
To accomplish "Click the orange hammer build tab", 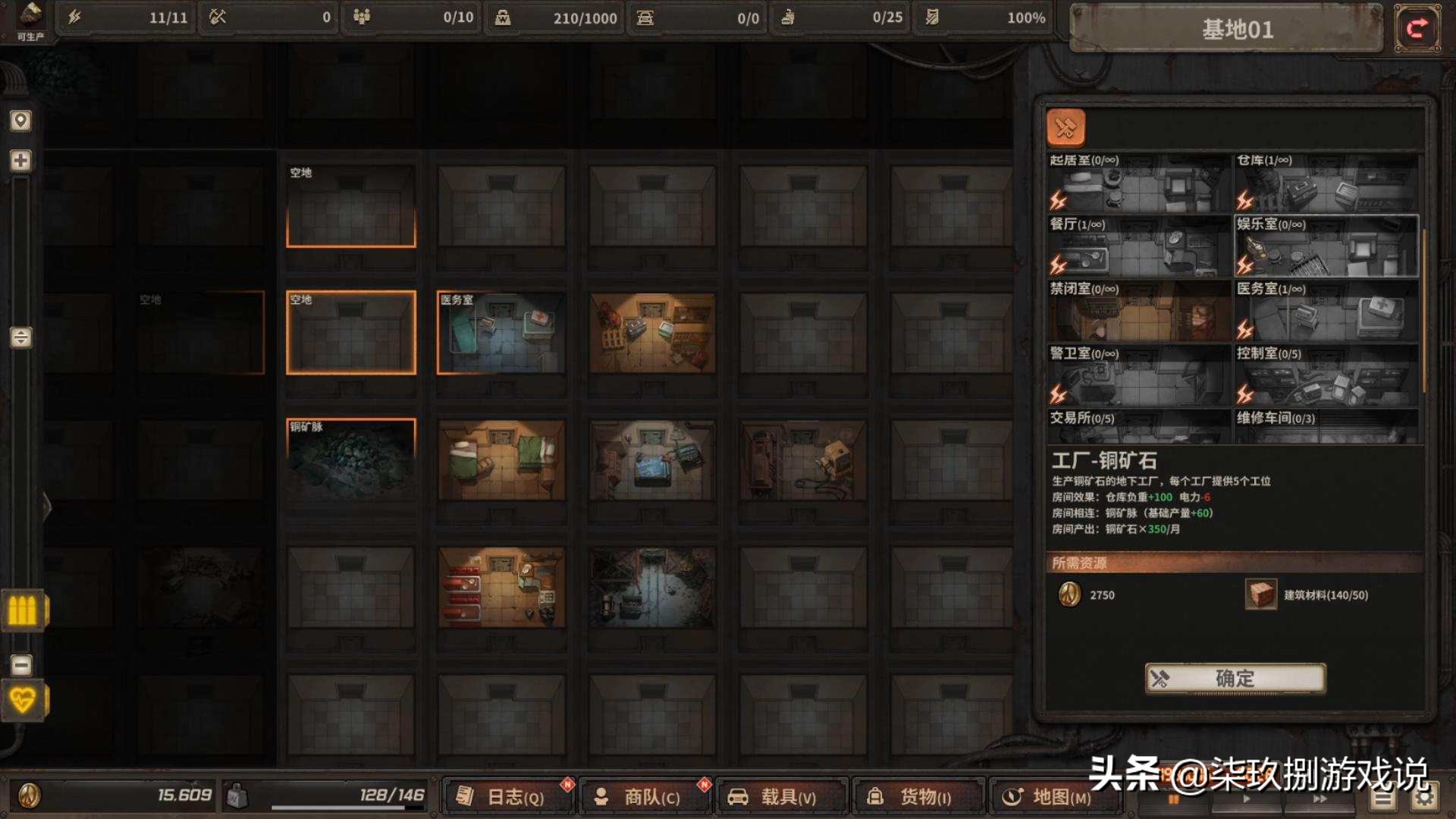I will (x=1065, y=127).
